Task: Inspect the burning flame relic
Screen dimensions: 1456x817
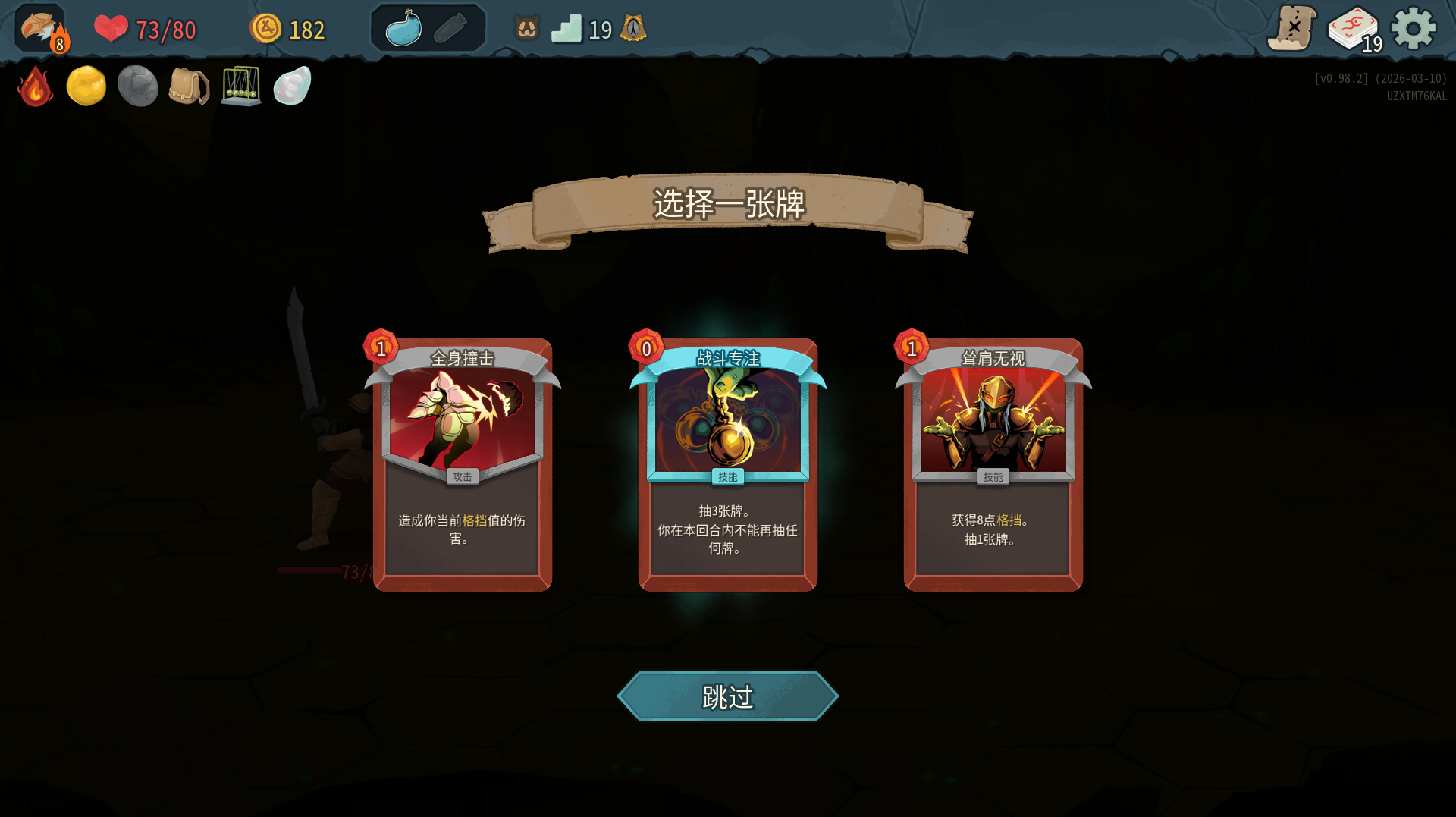Action: (35, 86)
